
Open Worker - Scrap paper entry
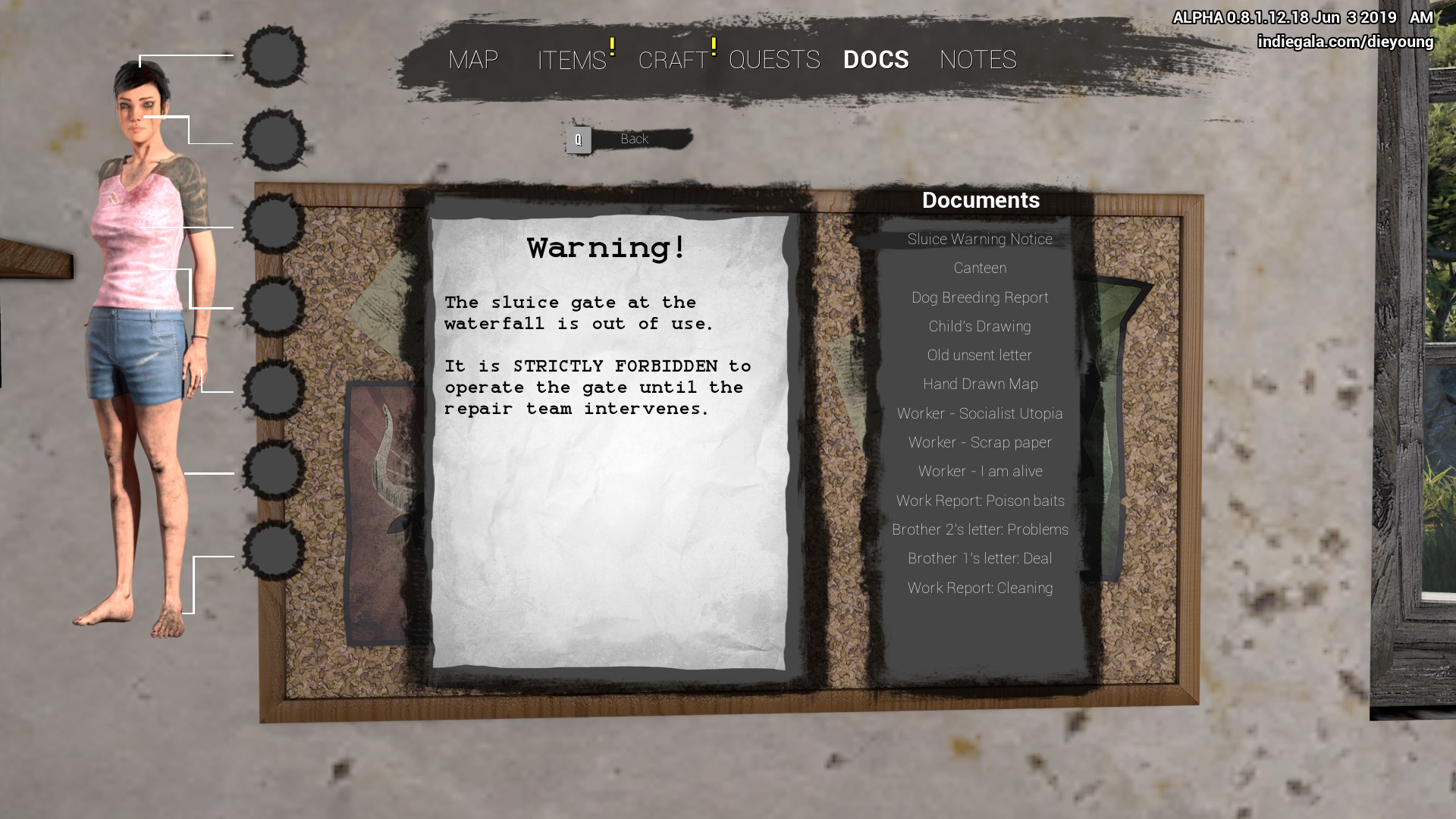(x=980, y=443)
